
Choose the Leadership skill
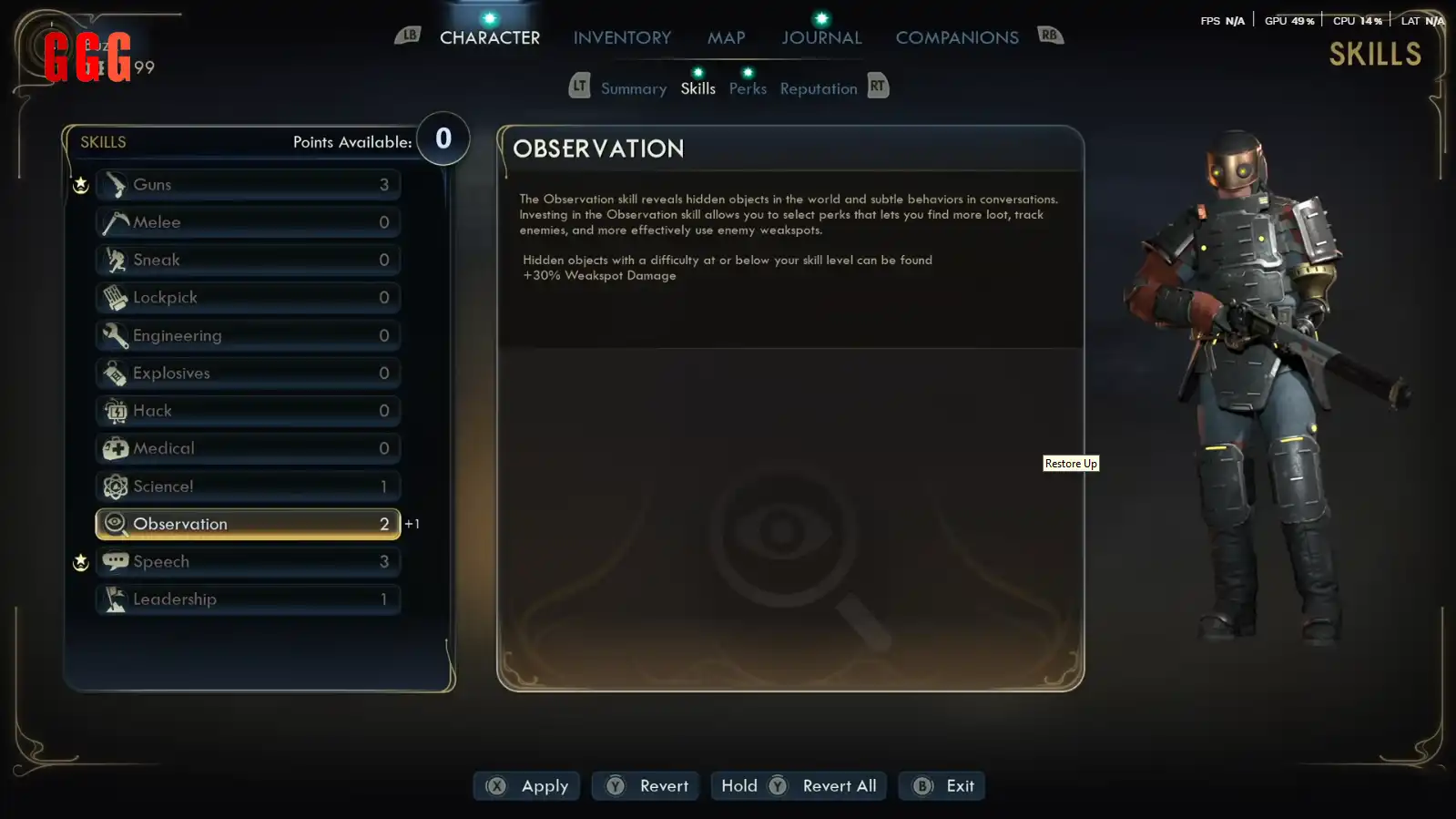coord(248,599)
